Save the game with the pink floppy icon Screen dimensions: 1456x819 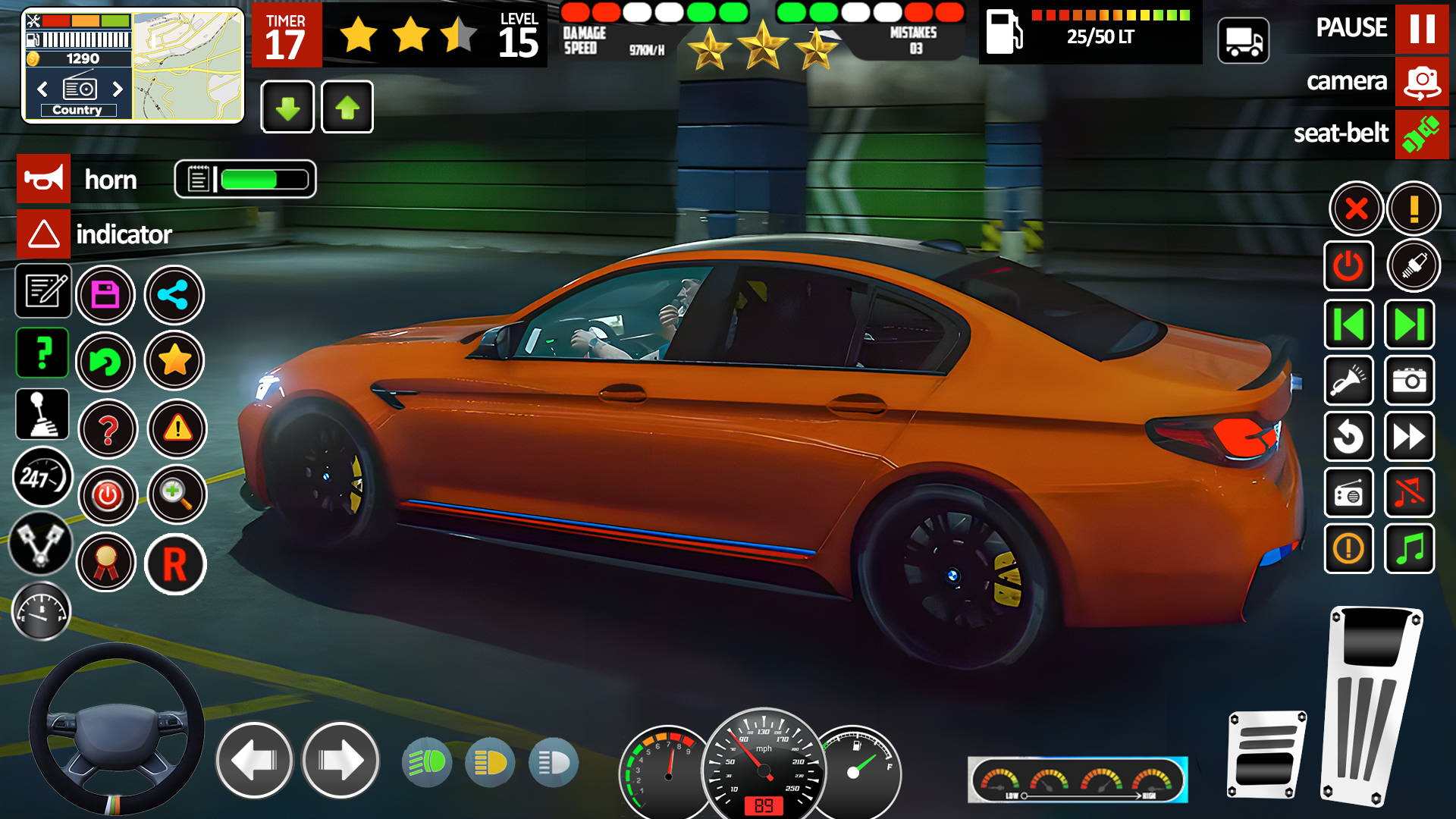point(106,295)
